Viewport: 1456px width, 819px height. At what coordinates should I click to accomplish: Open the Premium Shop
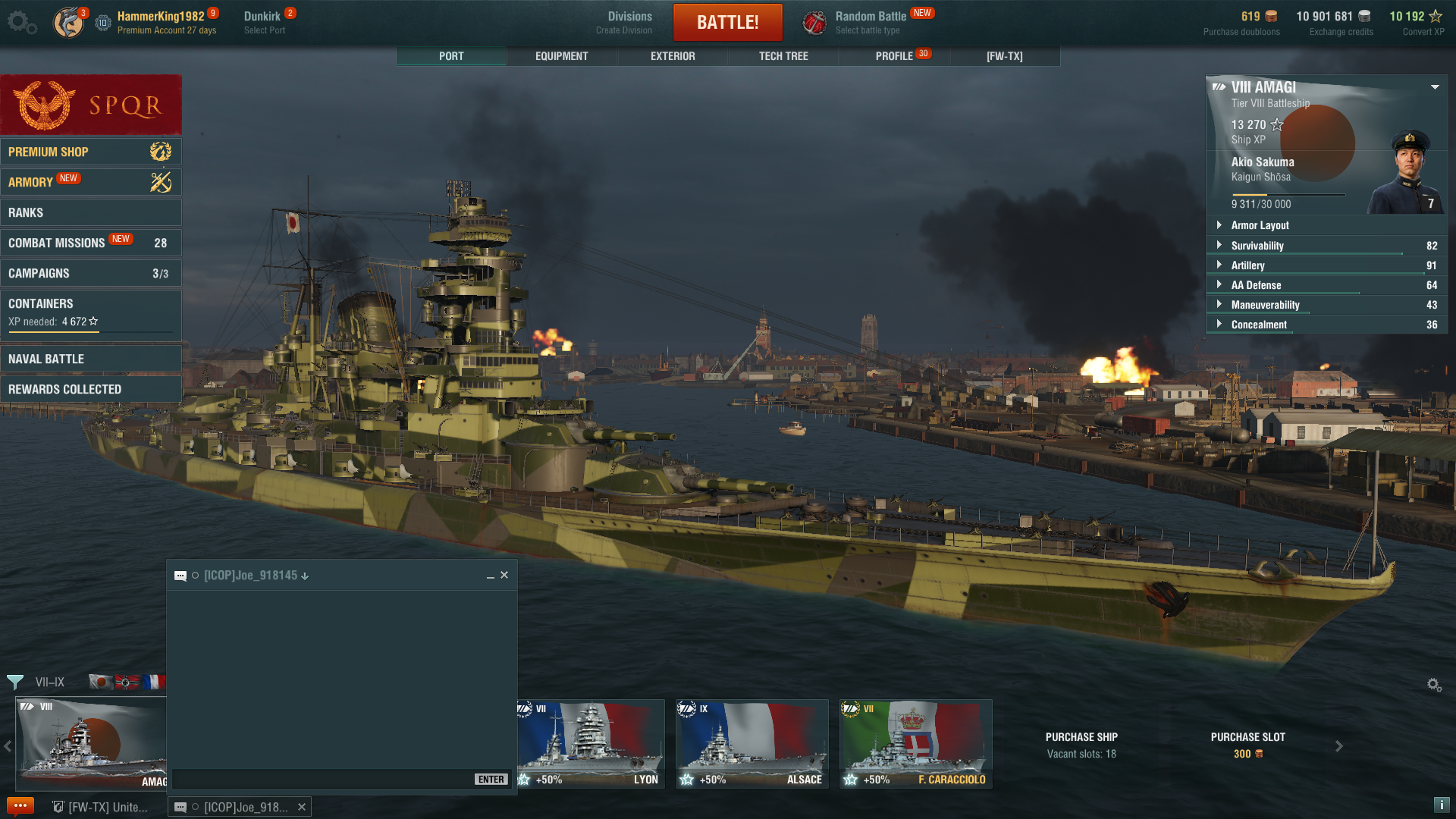point(90,152)
